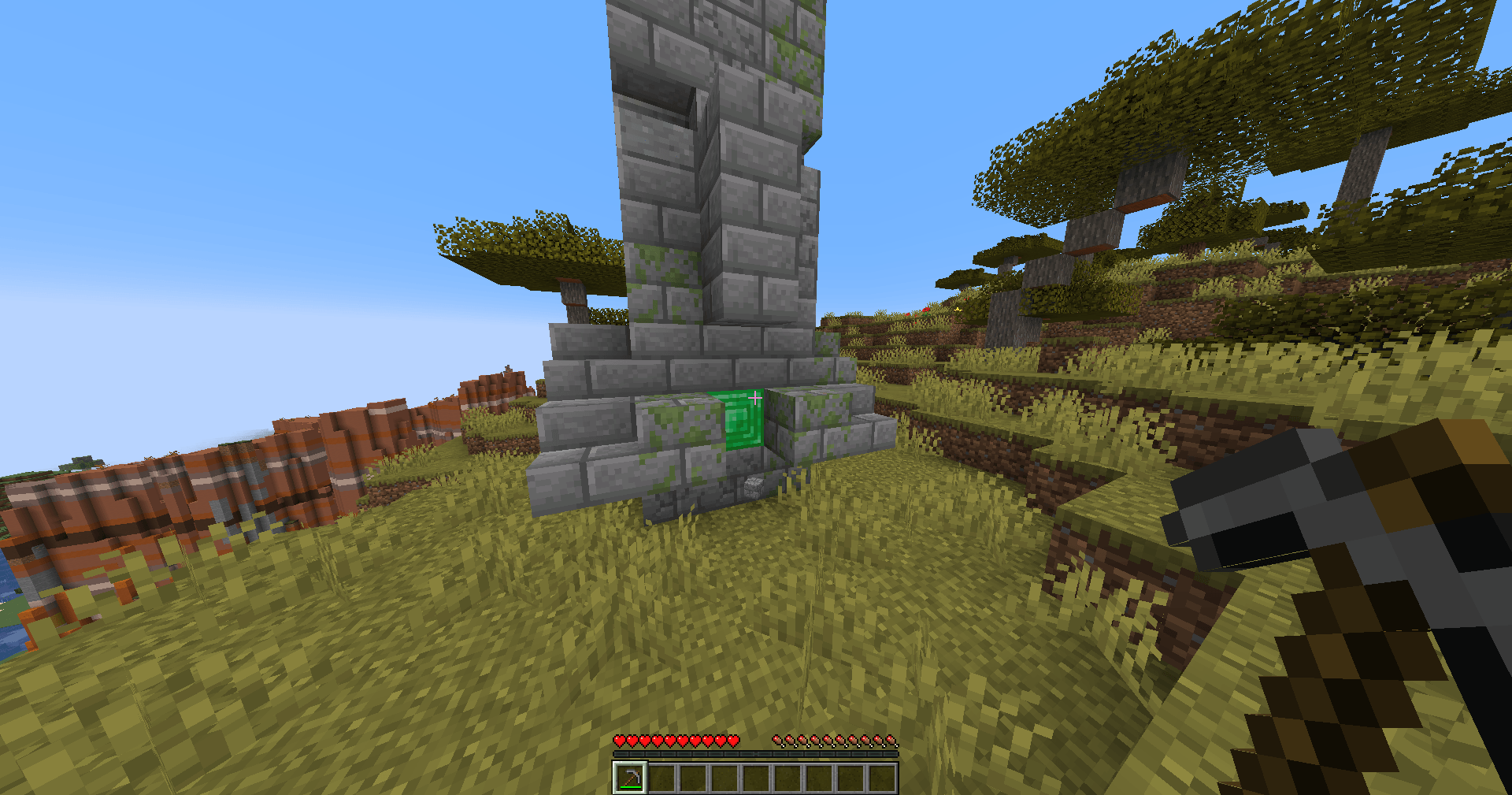Click the experience bar above the hotbar
Image resolution: width=1512 pixels, height=795 pixels.
click(x=756, y=754)
